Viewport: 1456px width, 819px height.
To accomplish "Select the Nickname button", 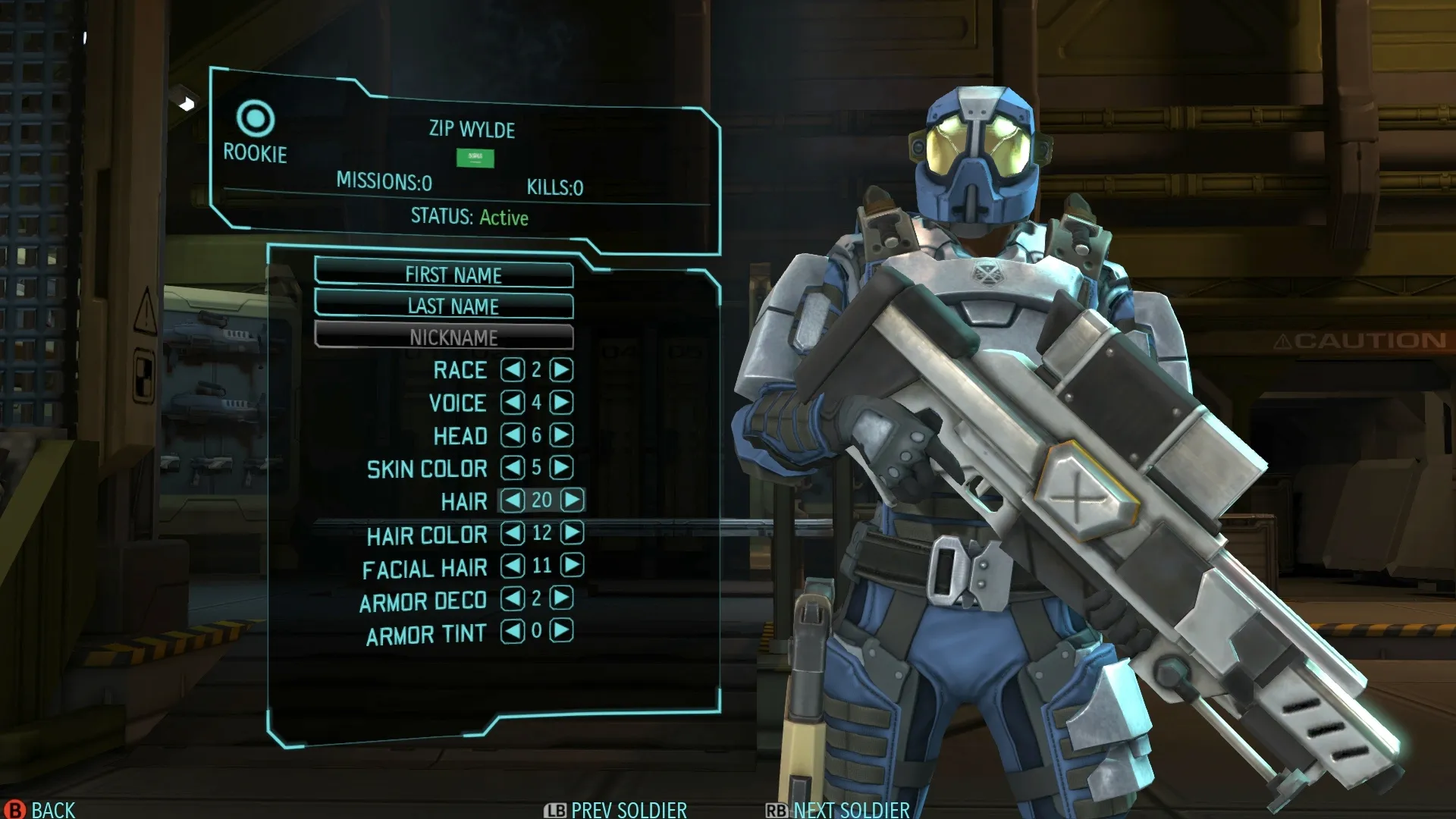I will (444, 337).
